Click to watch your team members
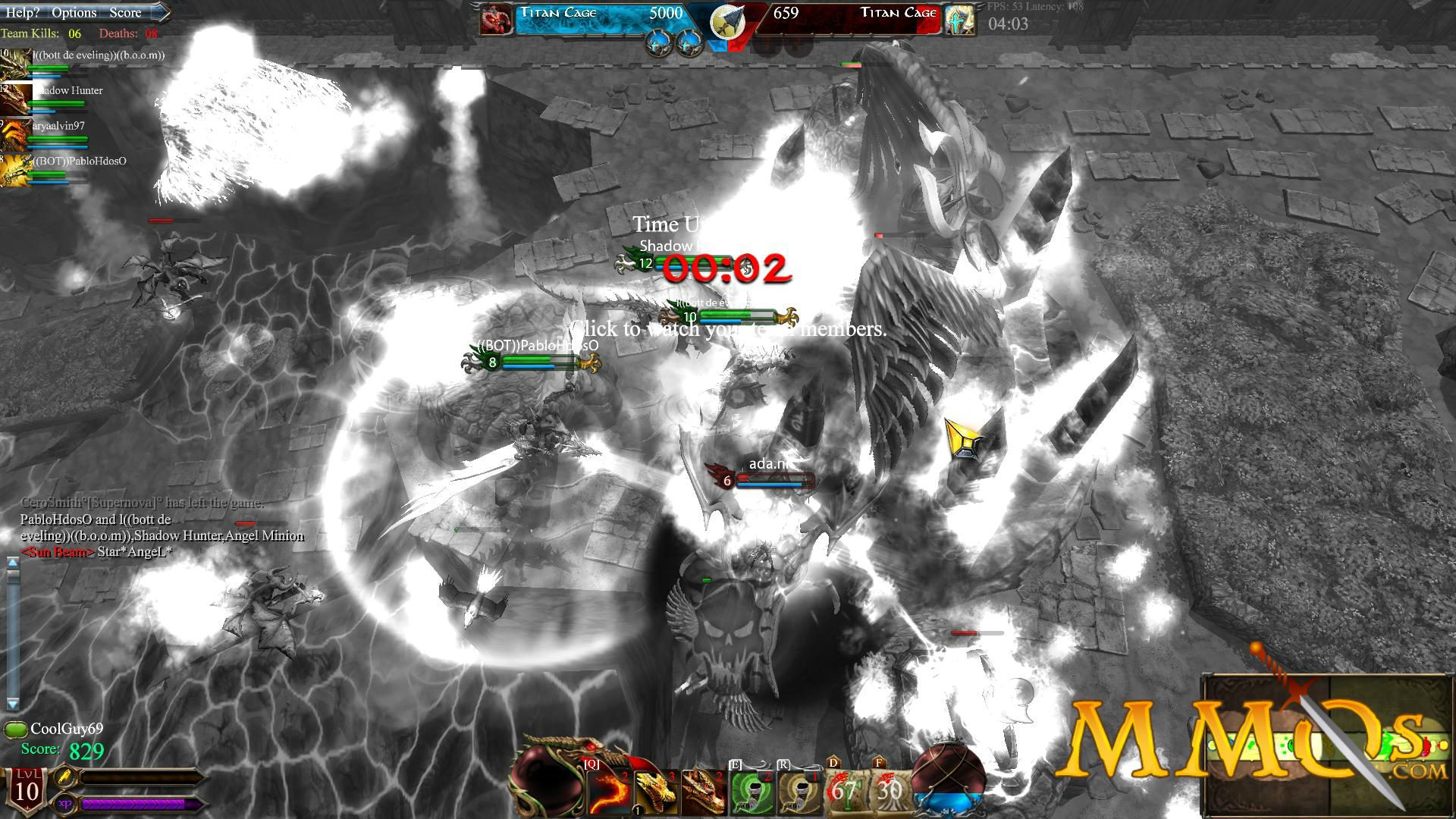 (x=726, y=331)
